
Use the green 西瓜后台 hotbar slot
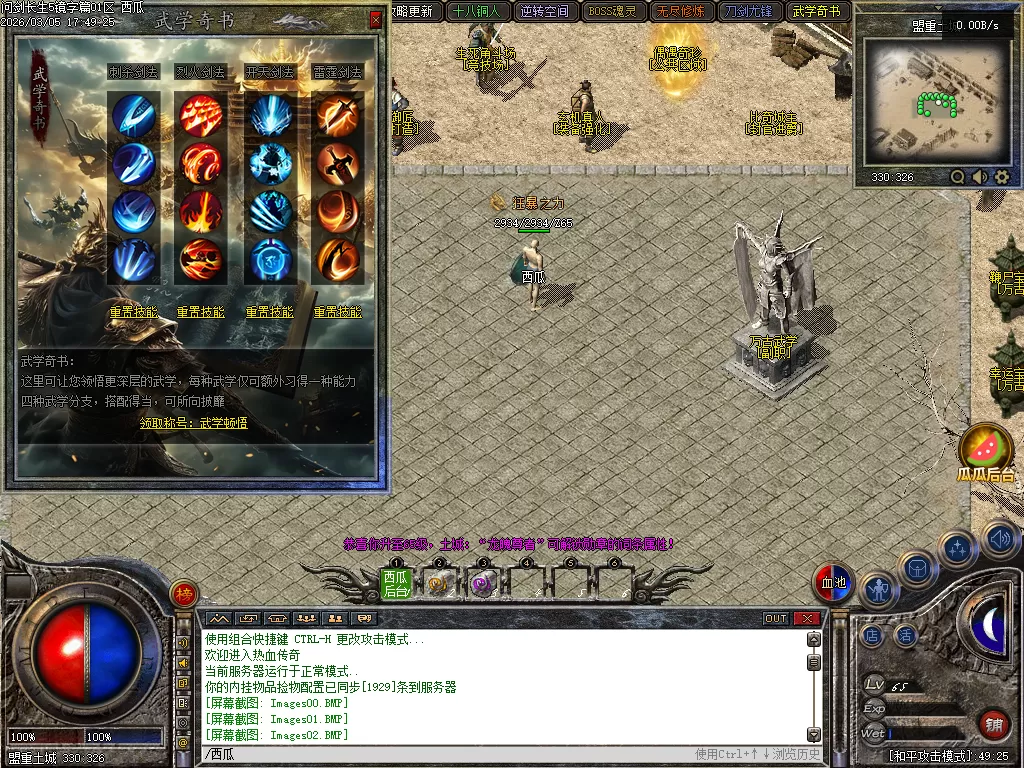pos(396,583)
